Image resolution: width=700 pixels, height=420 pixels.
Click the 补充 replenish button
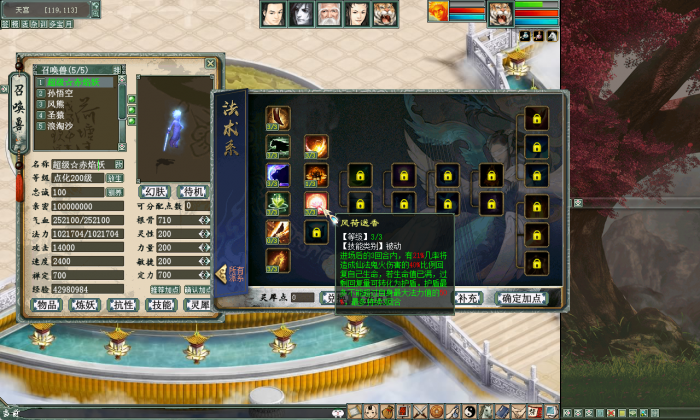coord(467,298)
